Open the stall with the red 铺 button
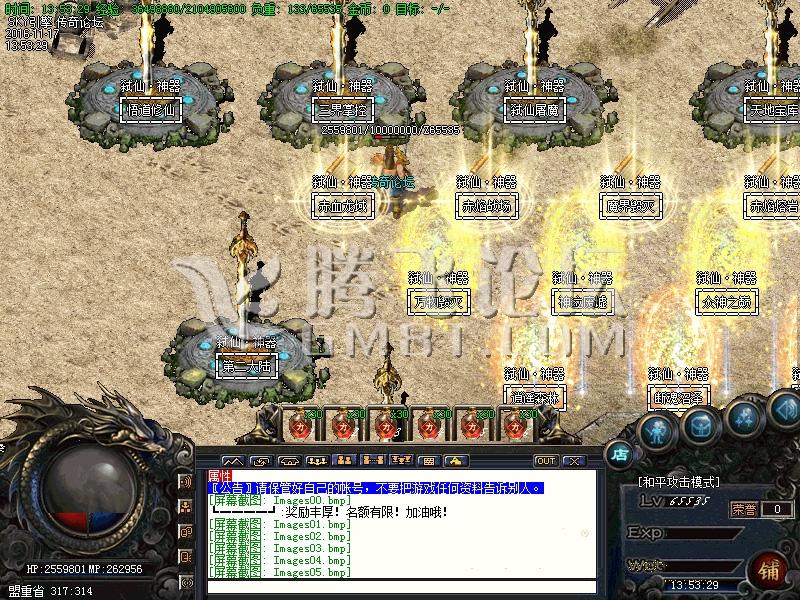Viewport: 800px width, 600px height. [768, 570]
